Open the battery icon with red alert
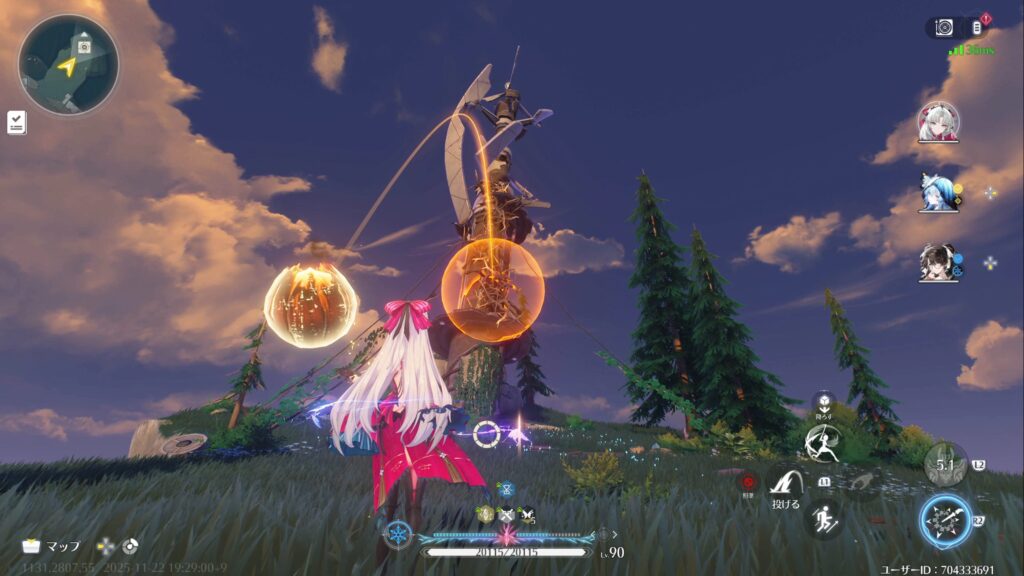This screenshot has height=576, width=1024. tap(978, 28)
